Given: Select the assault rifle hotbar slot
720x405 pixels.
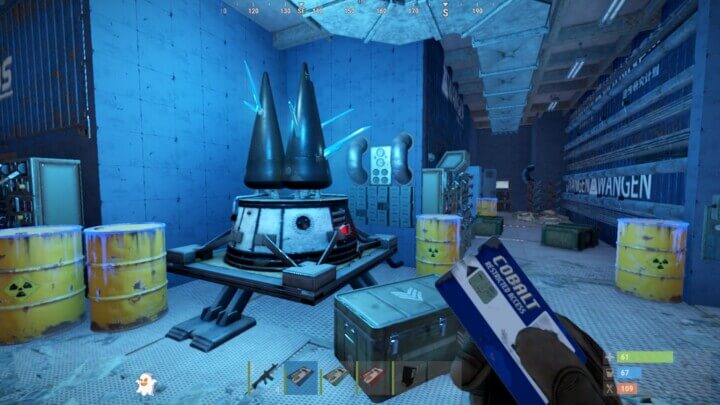Looking at the screenshot, I should 266,377.
